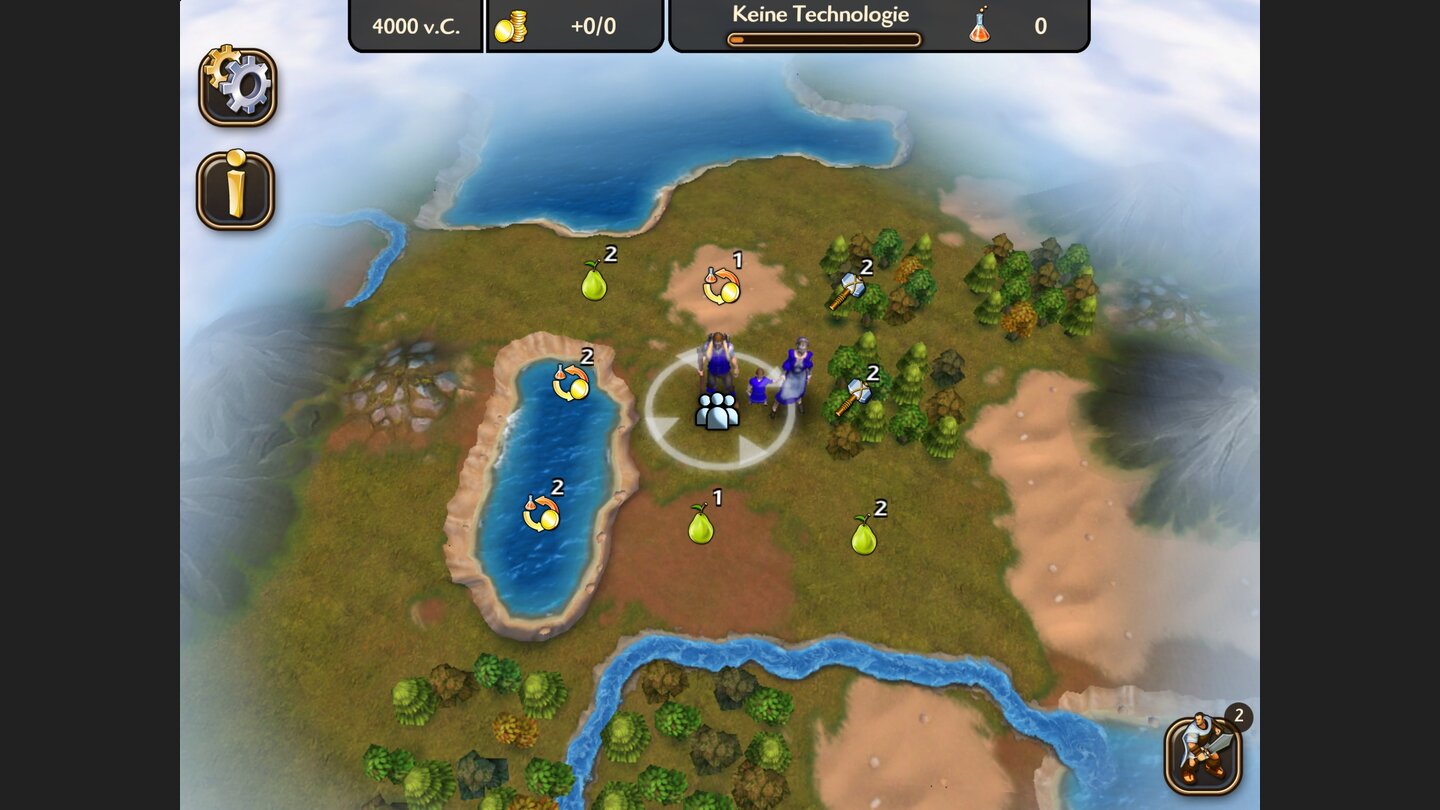
Task: Open the Keine Technologie research selector
Action: 822,15
